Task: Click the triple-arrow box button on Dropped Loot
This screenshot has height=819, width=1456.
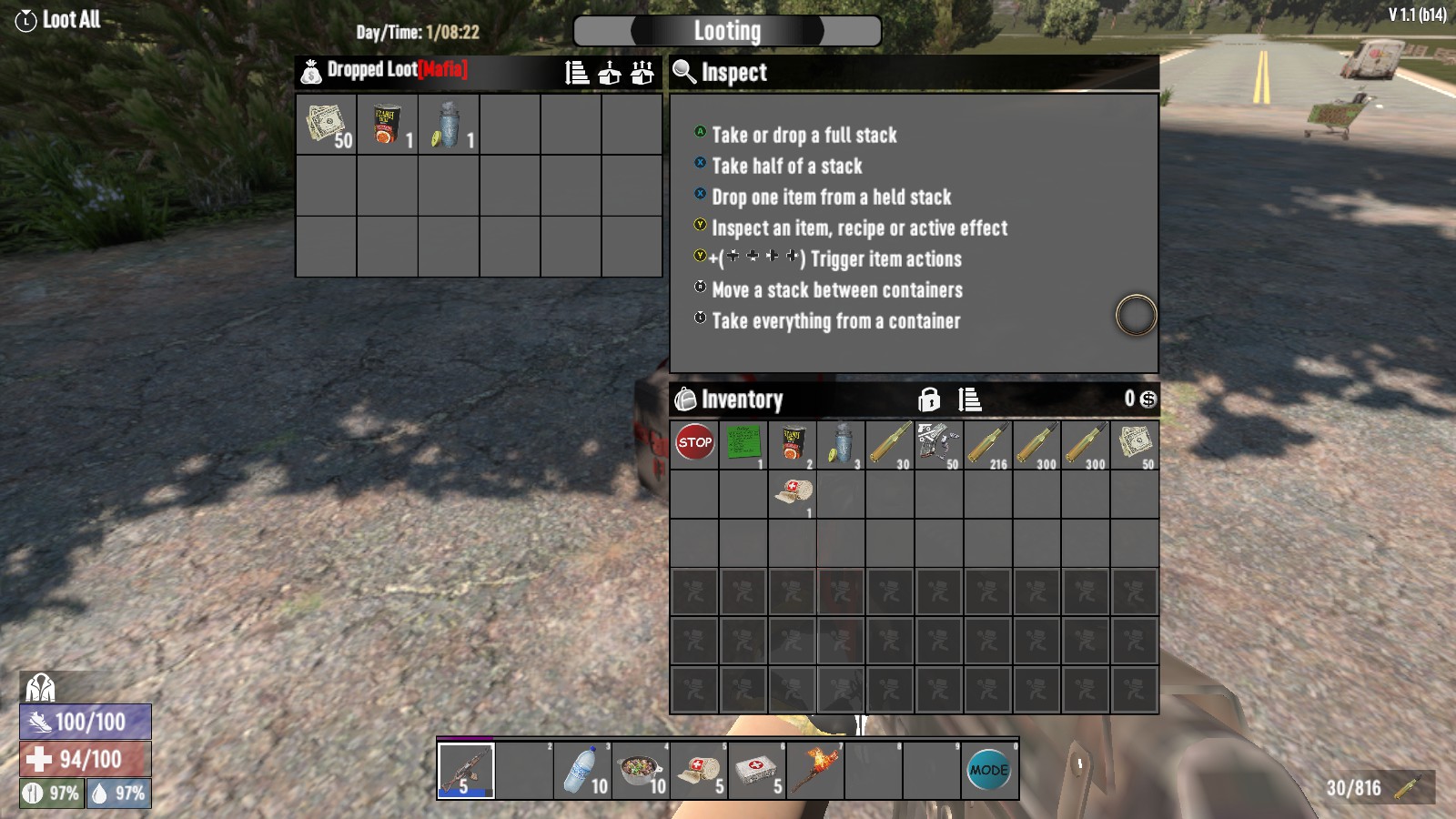Action: click(642, 73)
